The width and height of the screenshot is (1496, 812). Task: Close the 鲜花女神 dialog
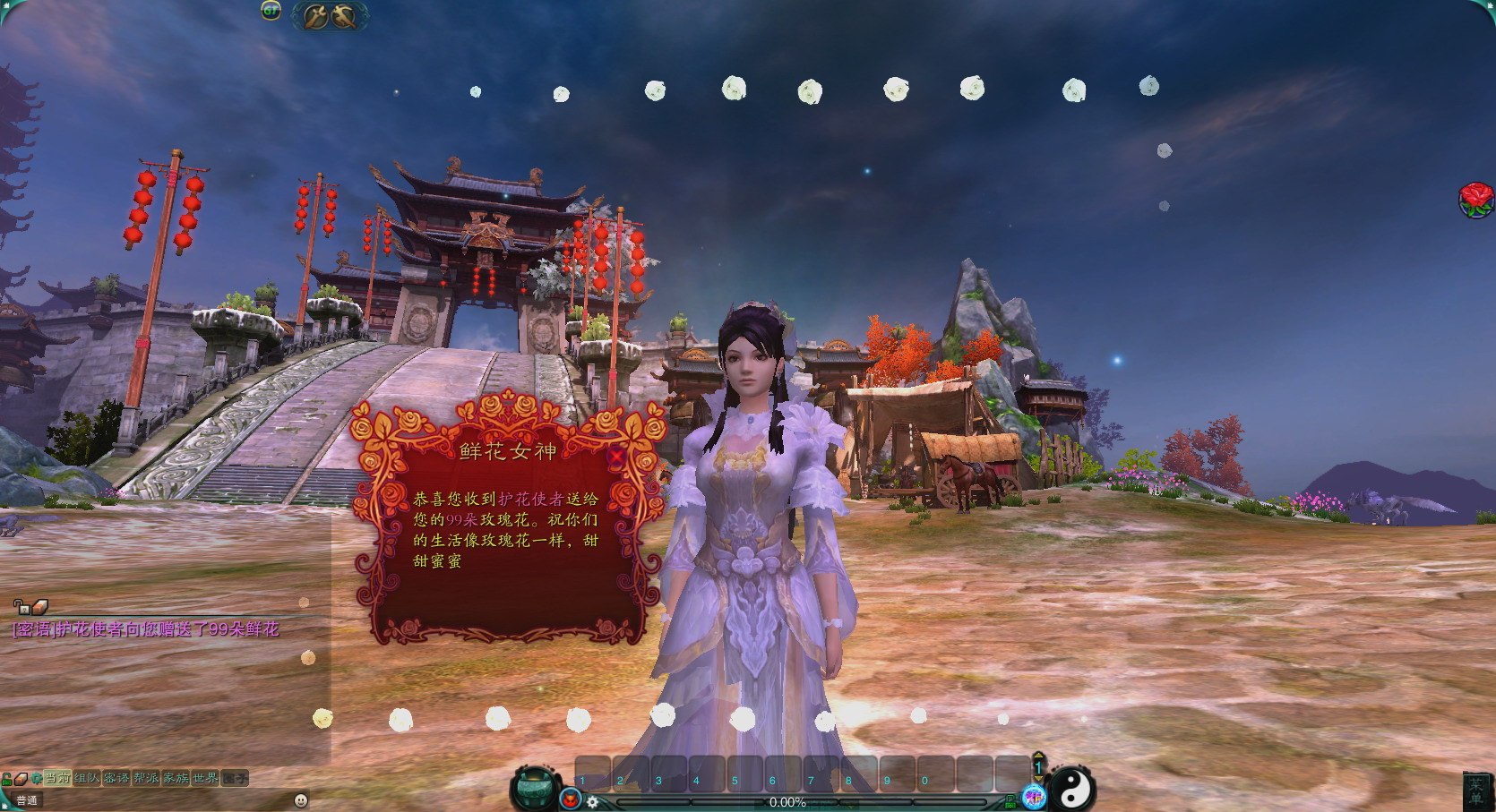point(616,456)
